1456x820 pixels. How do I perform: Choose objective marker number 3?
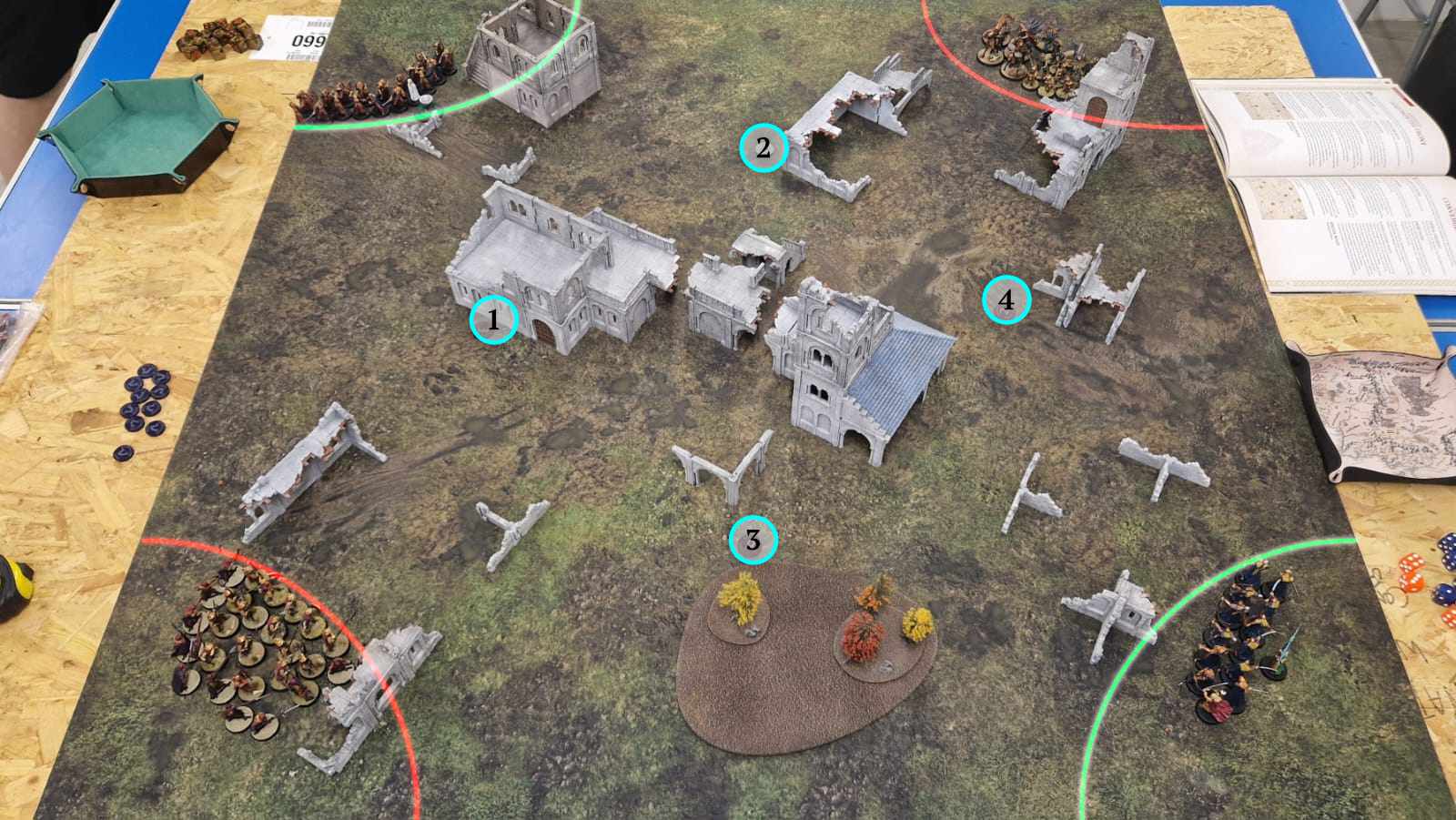click(753, 541)
